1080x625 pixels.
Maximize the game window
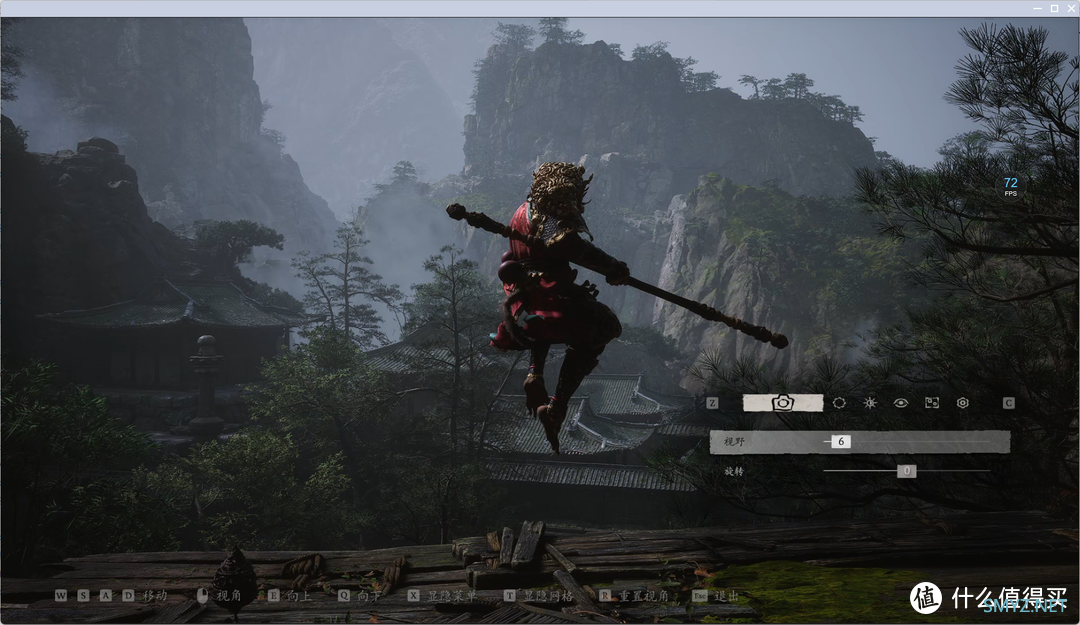[x=1054, y=7]
